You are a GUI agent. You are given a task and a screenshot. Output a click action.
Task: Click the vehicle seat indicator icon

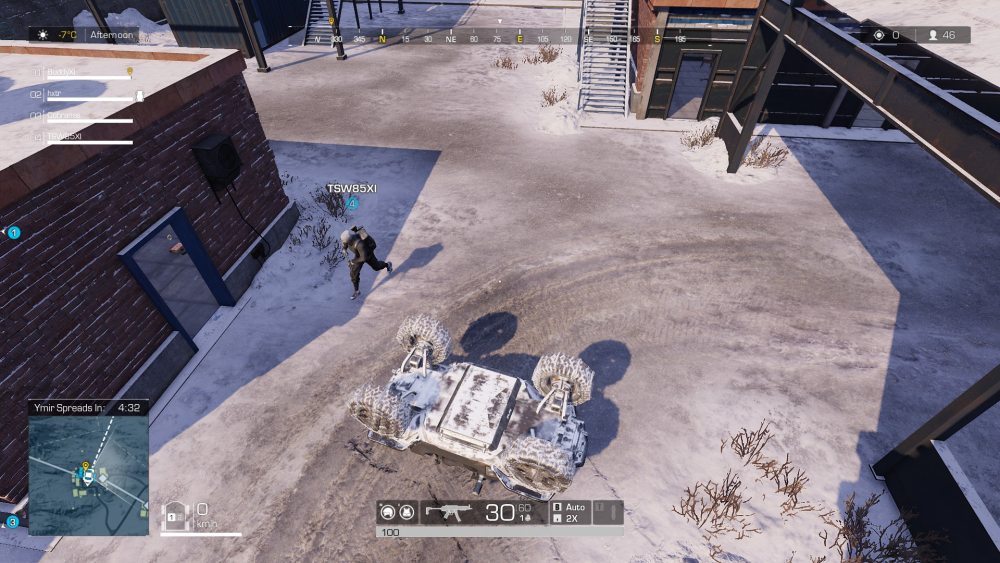pyautogui.click(x=175, y=514)
